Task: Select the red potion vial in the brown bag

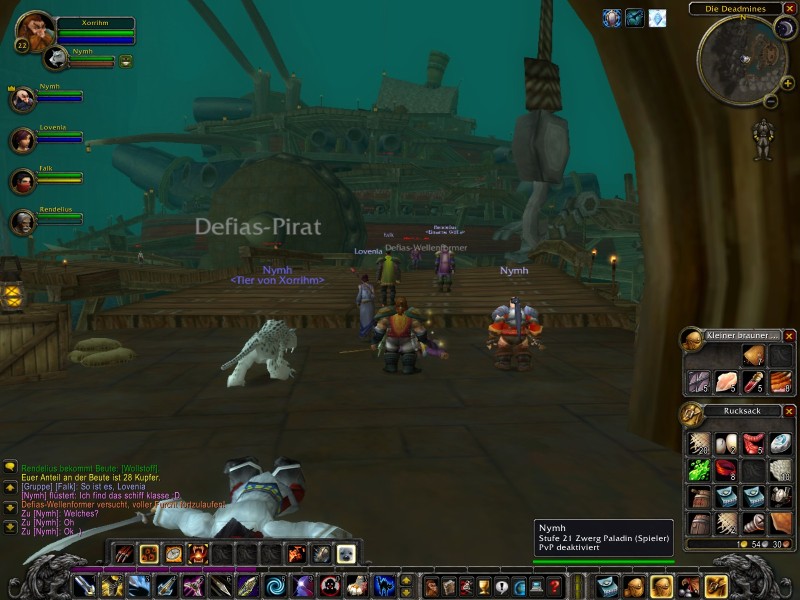Action: tap(753, 381)
